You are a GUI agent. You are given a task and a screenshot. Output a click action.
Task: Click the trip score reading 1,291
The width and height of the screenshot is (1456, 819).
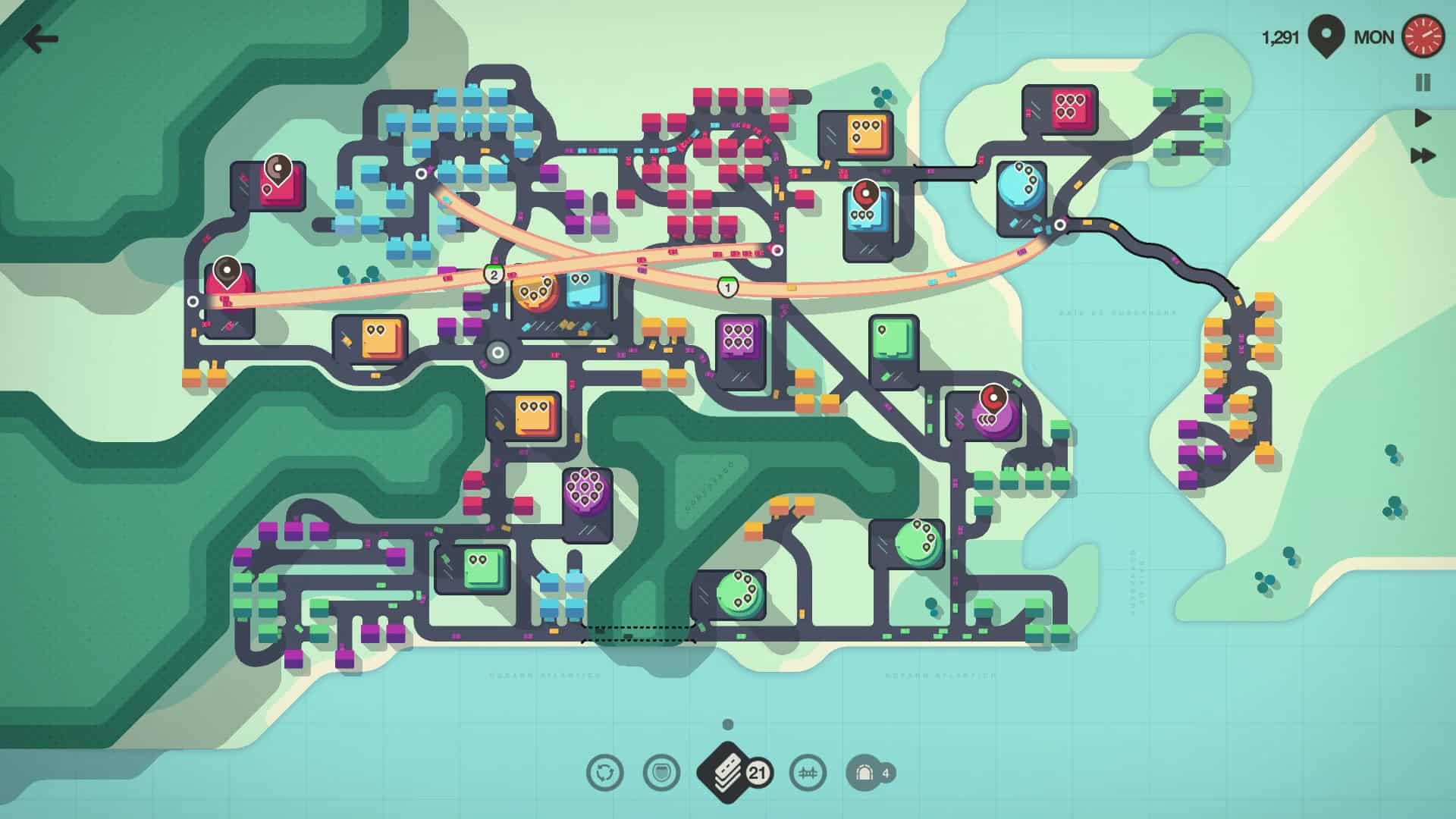click(x=1282, y=36)
